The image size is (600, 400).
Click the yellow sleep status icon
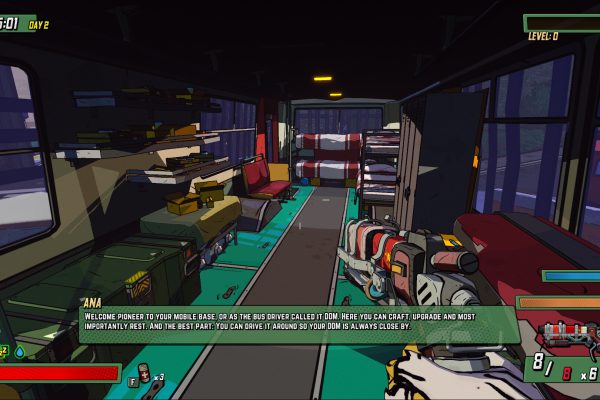[x=4, y=351]
